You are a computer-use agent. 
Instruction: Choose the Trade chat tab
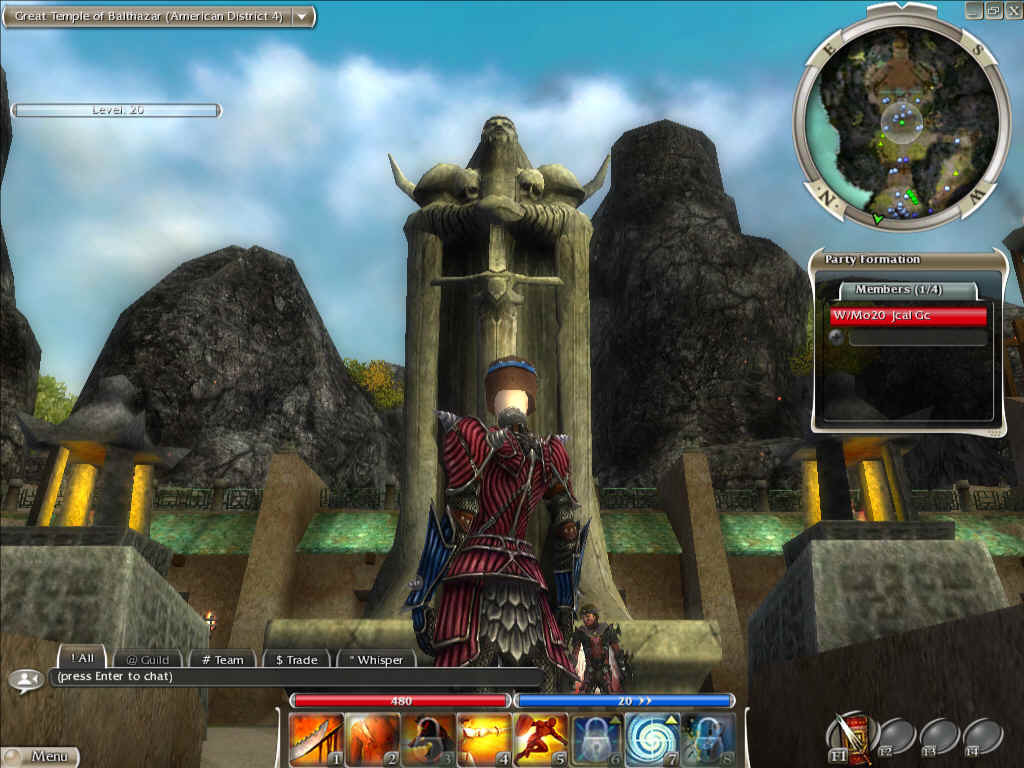coord(296,660)
